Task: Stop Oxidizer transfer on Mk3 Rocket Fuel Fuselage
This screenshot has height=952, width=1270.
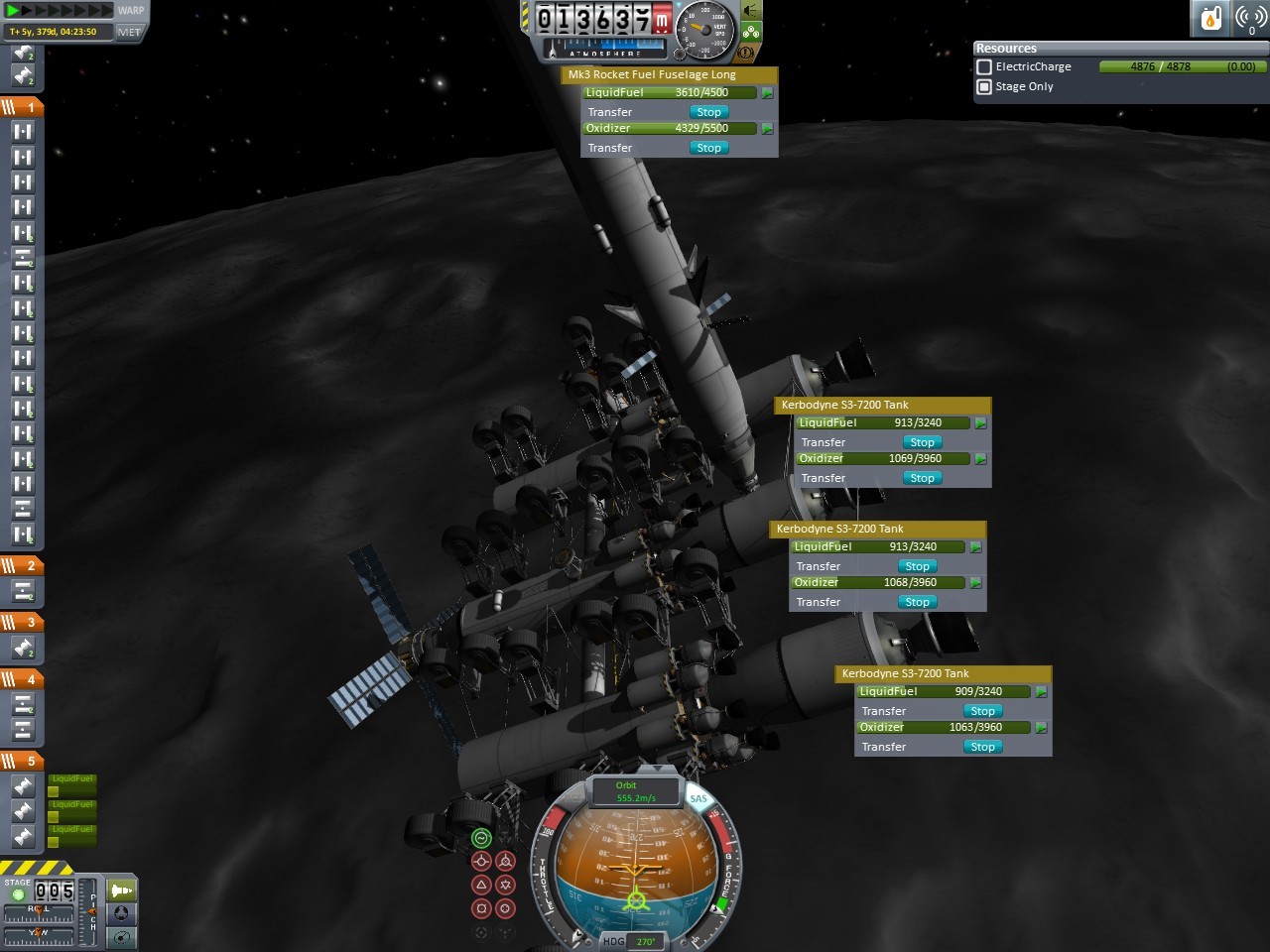Action: point(708,148)
